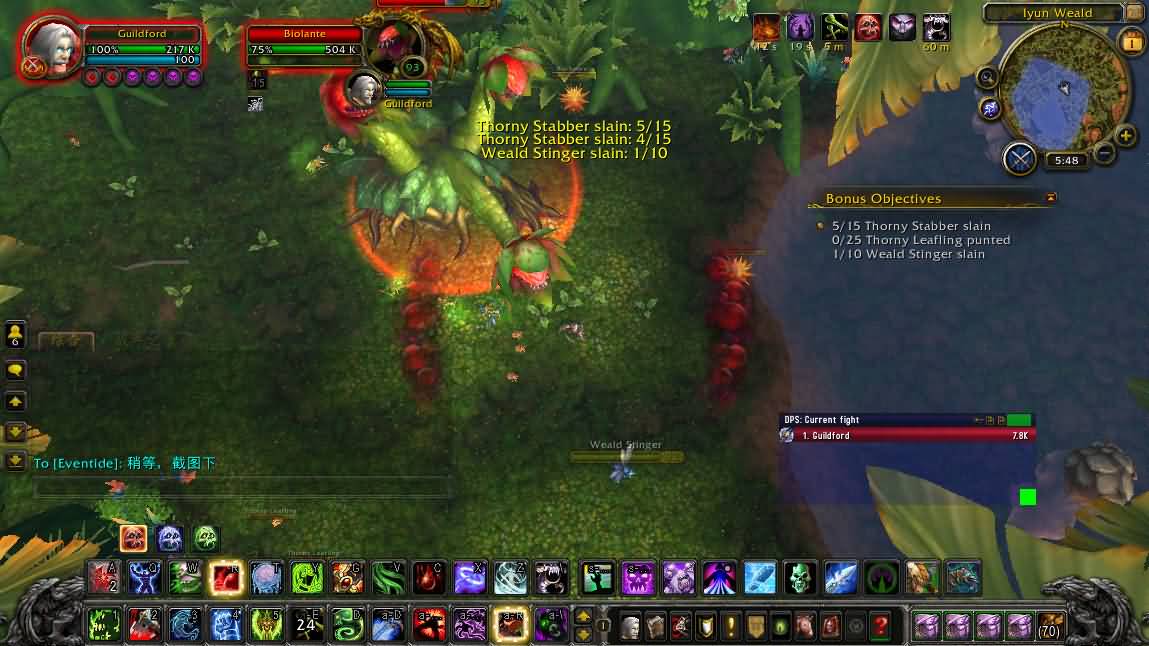The width and height of the screenshot is (1149, 646).
Task: Open the yellow exclamation quest log button
Action: 730,626
